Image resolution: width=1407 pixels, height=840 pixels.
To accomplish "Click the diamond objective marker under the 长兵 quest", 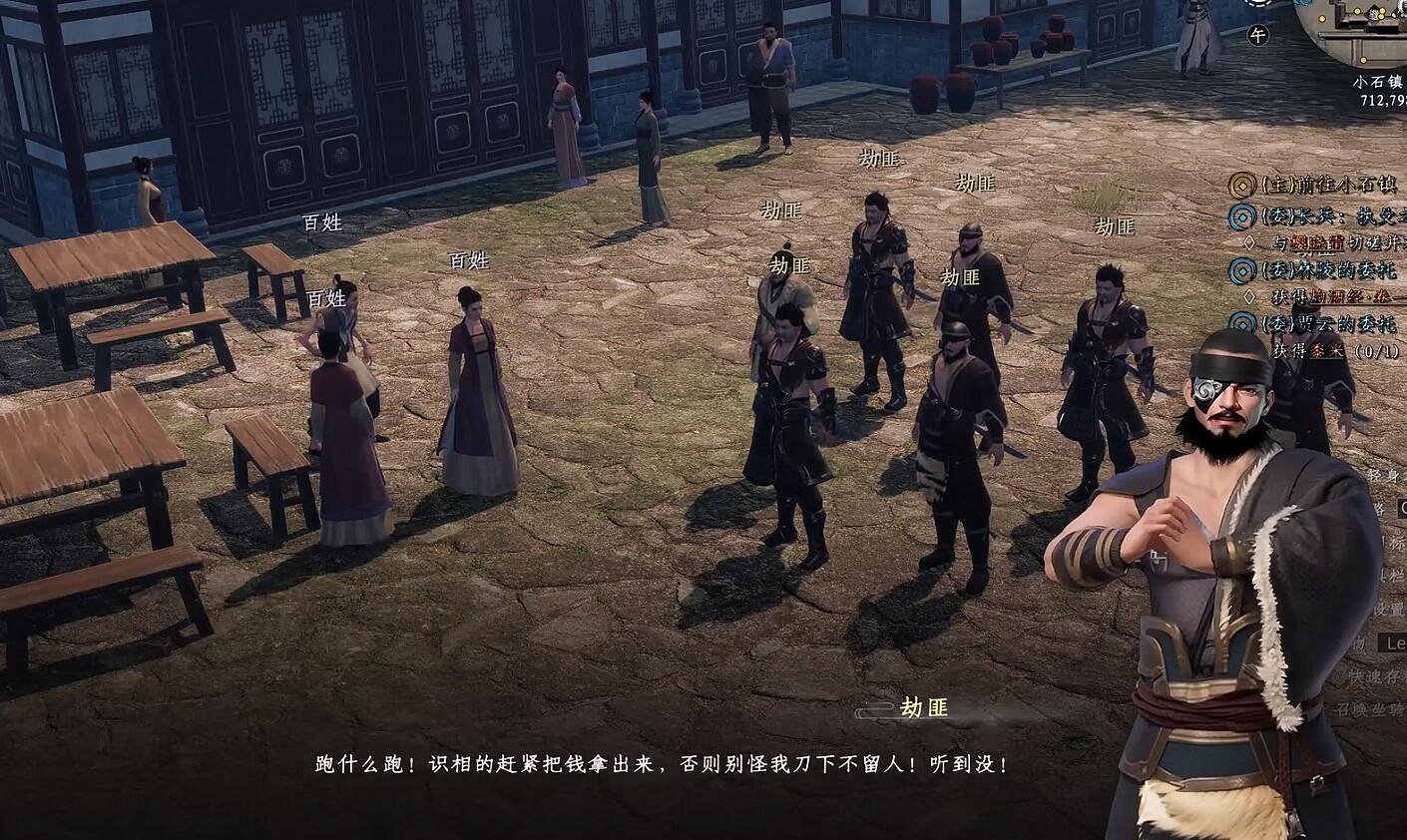I will click(x=1250, y=241).
